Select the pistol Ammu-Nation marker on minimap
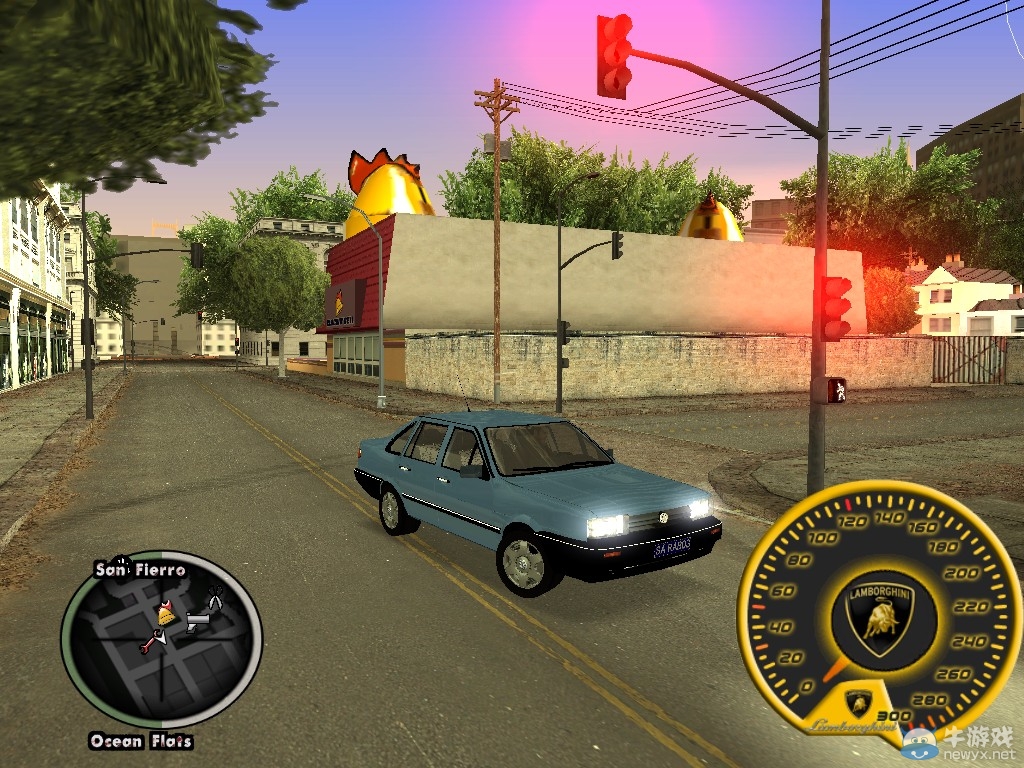This screenshot has height=768, width=1024. coord(196,622)
